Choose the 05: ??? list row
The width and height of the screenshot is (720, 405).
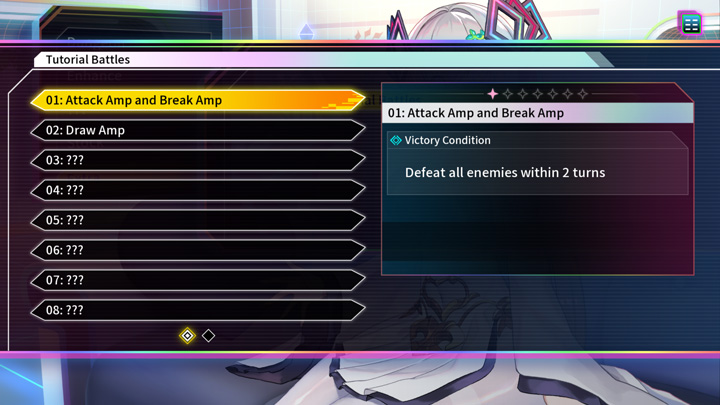197,220
